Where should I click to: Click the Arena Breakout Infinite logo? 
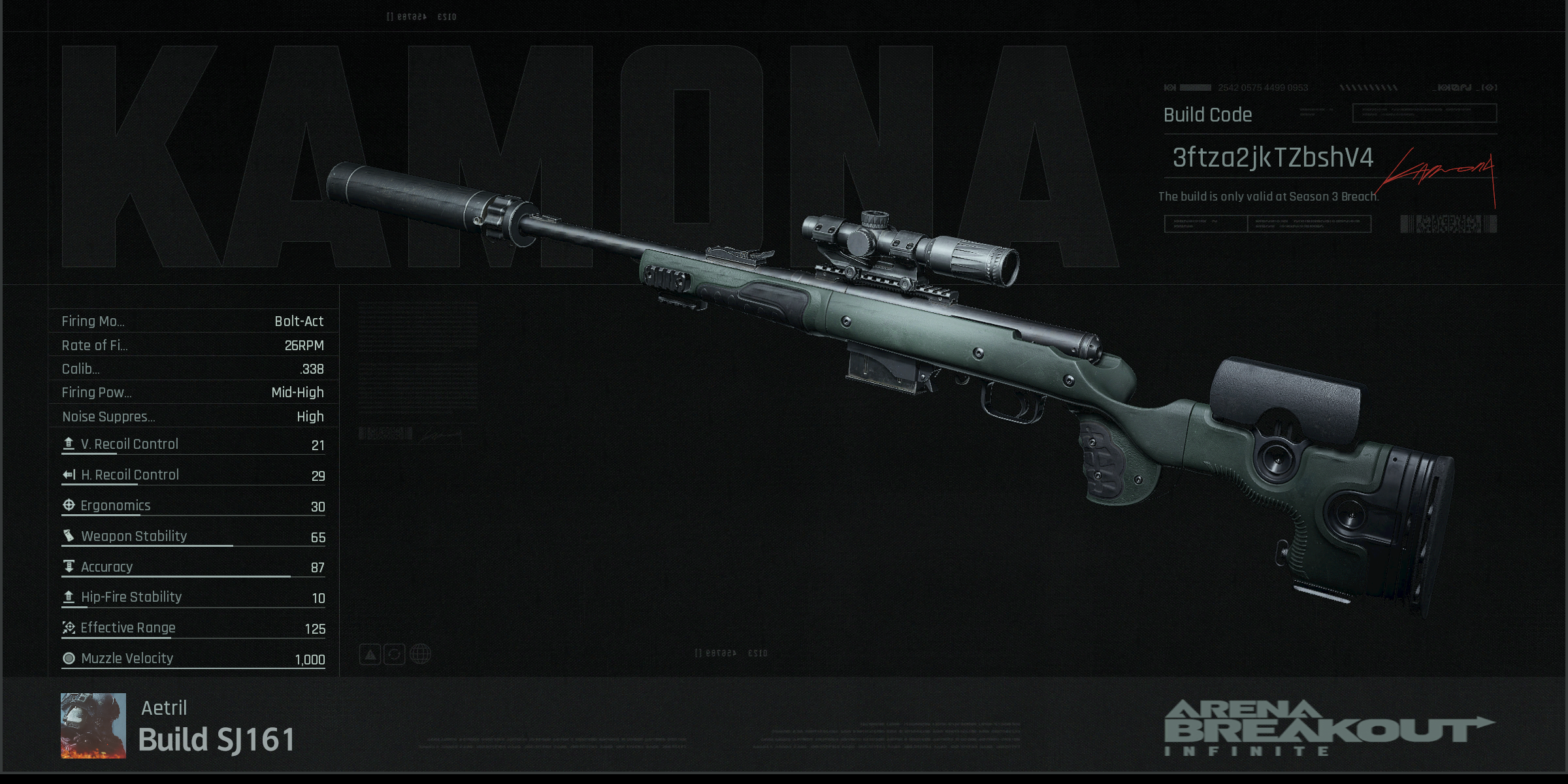(1328, 728)
